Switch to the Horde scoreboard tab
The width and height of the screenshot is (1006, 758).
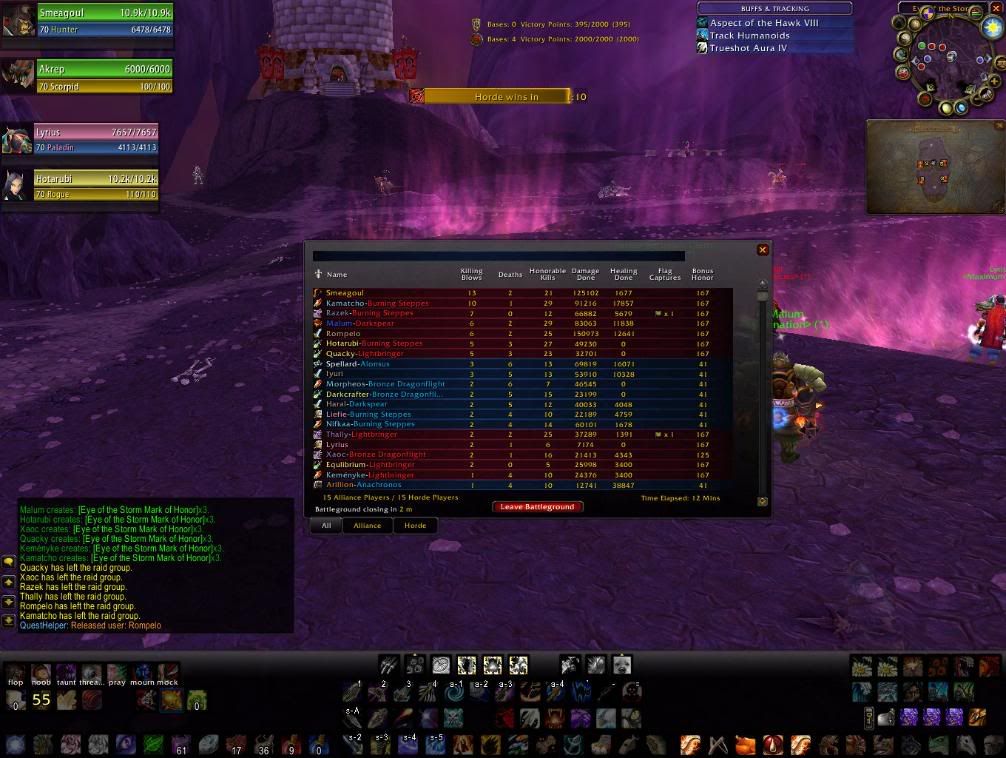point(415,525)
